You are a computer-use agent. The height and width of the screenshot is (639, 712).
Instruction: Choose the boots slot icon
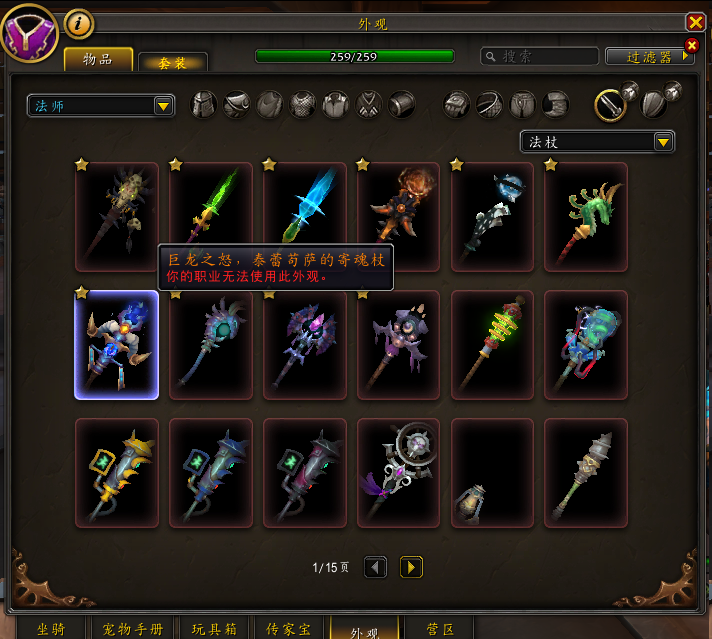(556, 104)
